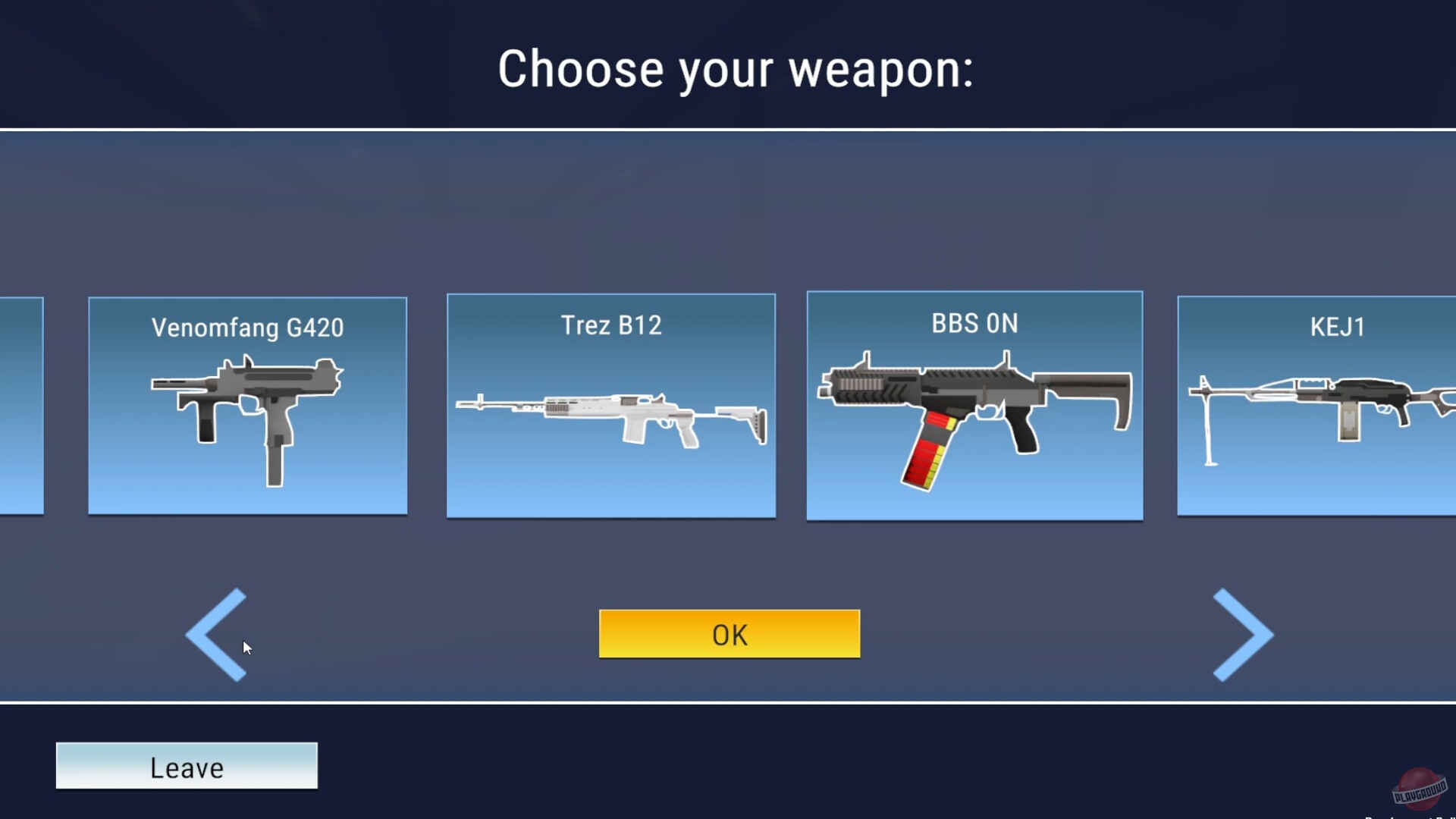The image size is (1456, 819).
Task: Click the Venomfang G420 name label
Action: 247,328
